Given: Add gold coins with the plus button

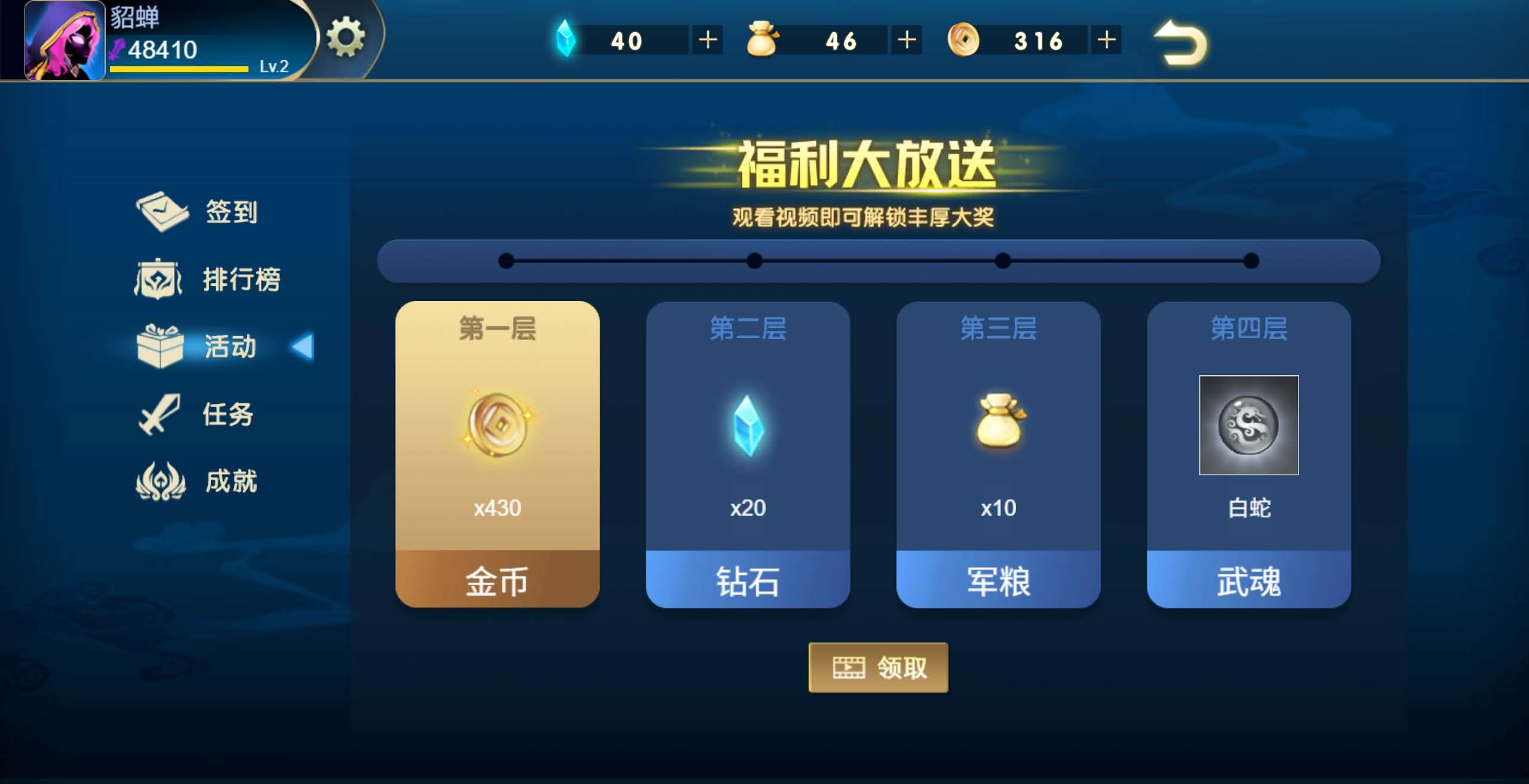Looking at the screenshot, I should click(x=1106, y=39).
